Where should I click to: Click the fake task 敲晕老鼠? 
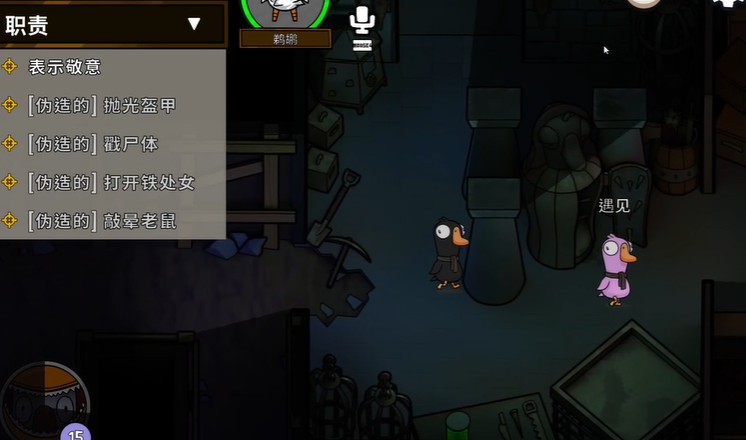[102, 220]
